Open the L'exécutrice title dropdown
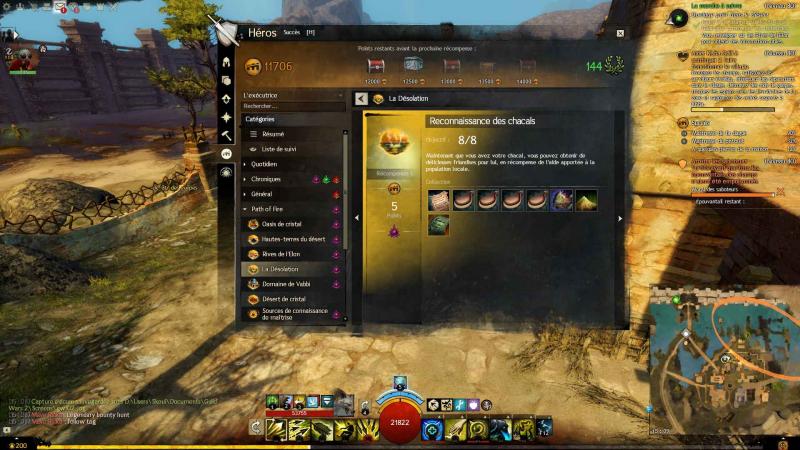Screen dimensions: 800x450 (293, 95)
